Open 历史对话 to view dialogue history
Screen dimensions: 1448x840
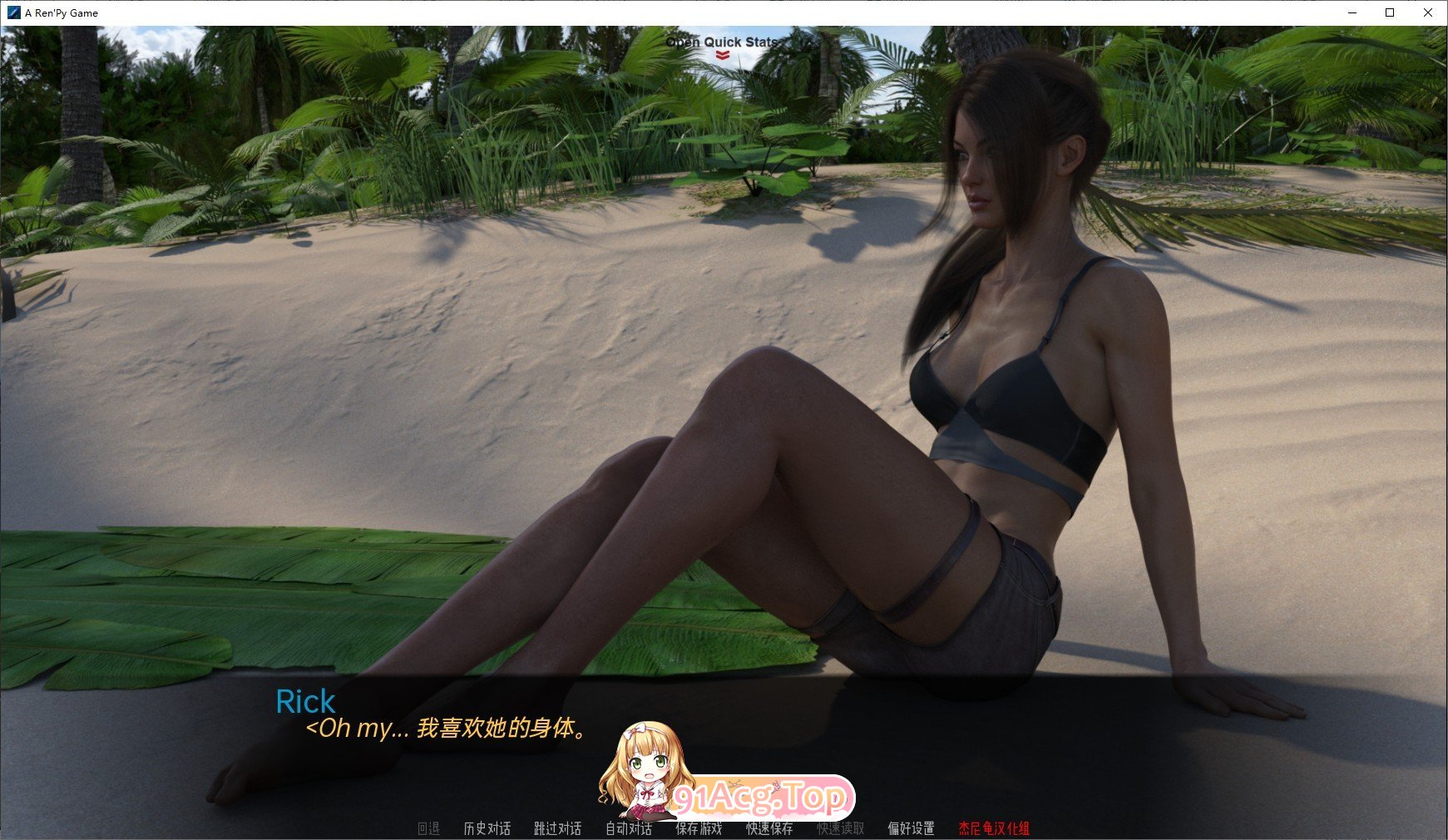coord(487,829)
